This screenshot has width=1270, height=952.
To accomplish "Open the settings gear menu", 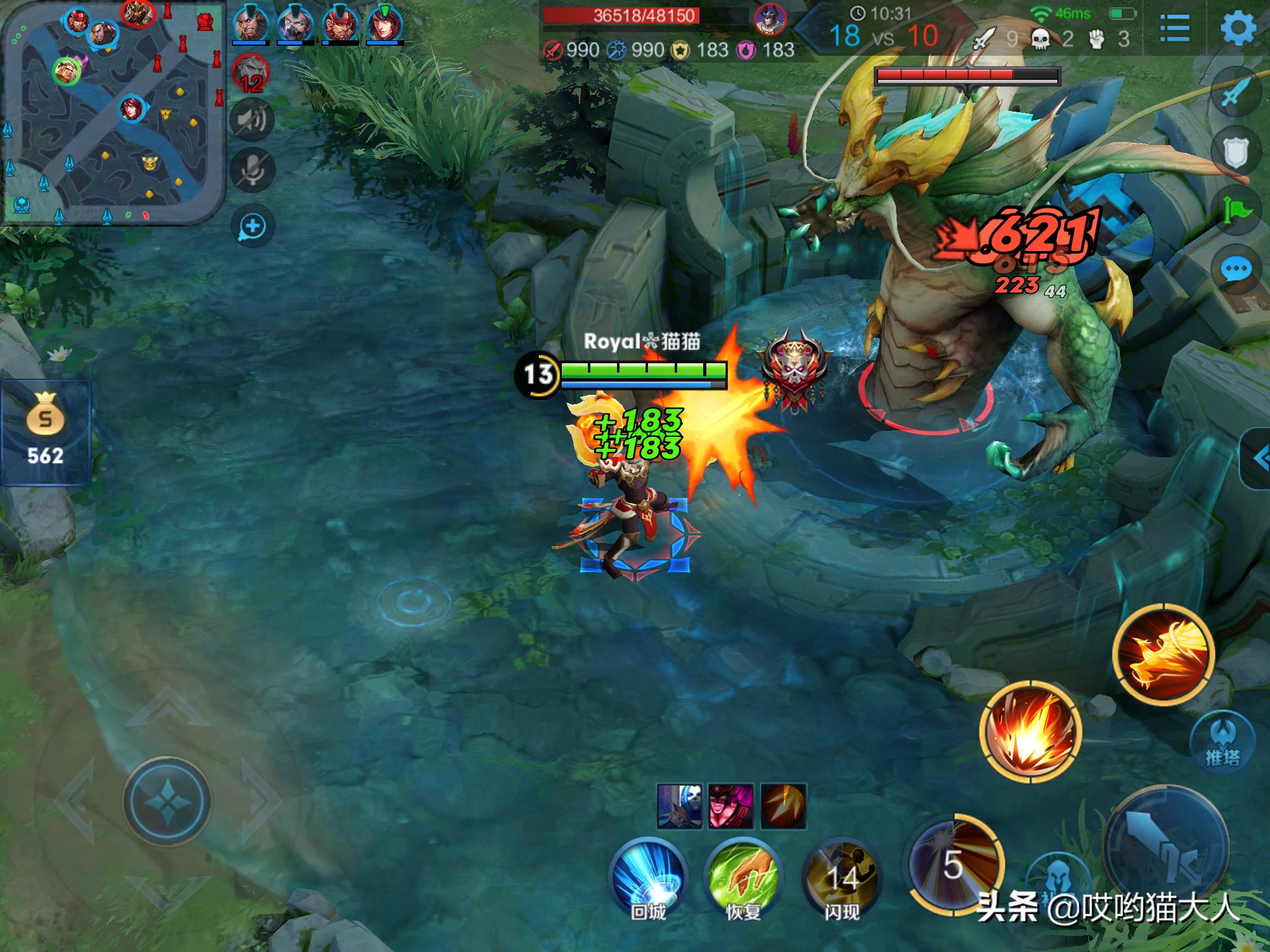I will tap(1238, 29).
